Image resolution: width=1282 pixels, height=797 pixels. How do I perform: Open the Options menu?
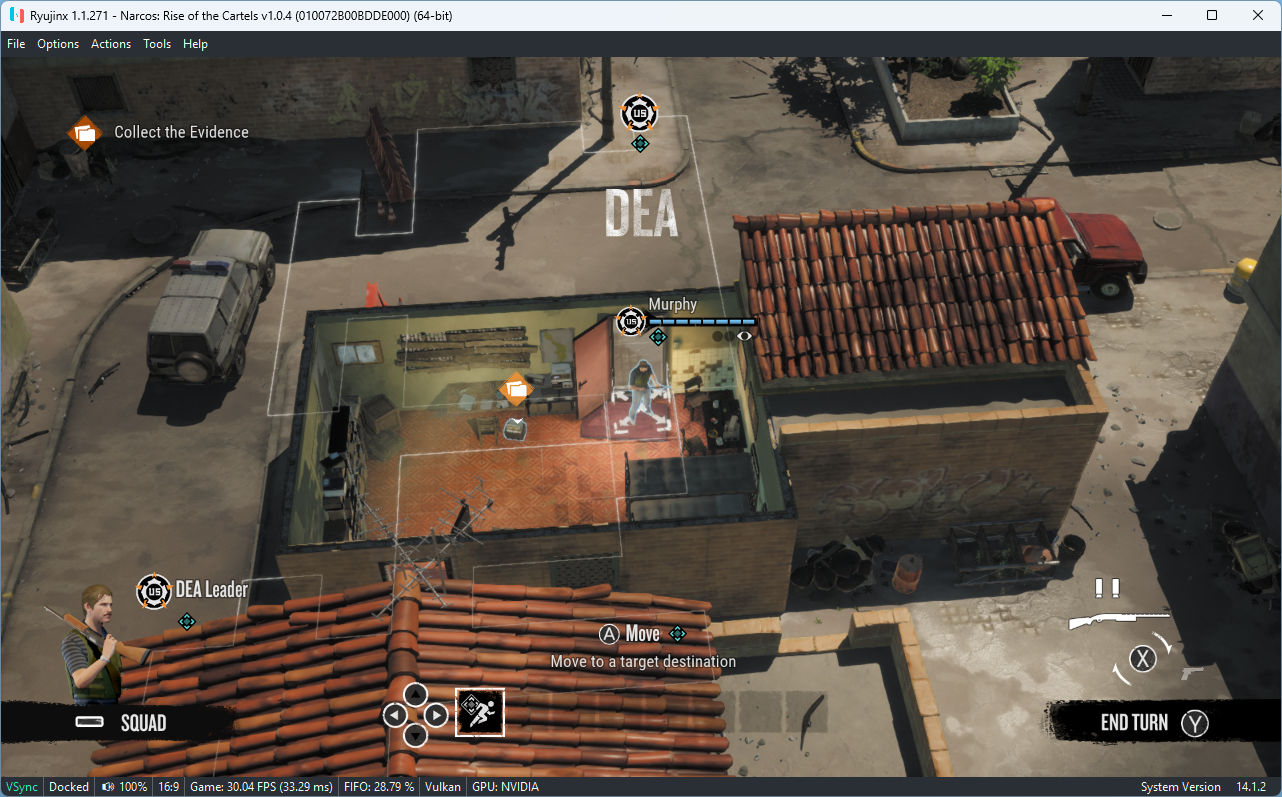point(58,43)
